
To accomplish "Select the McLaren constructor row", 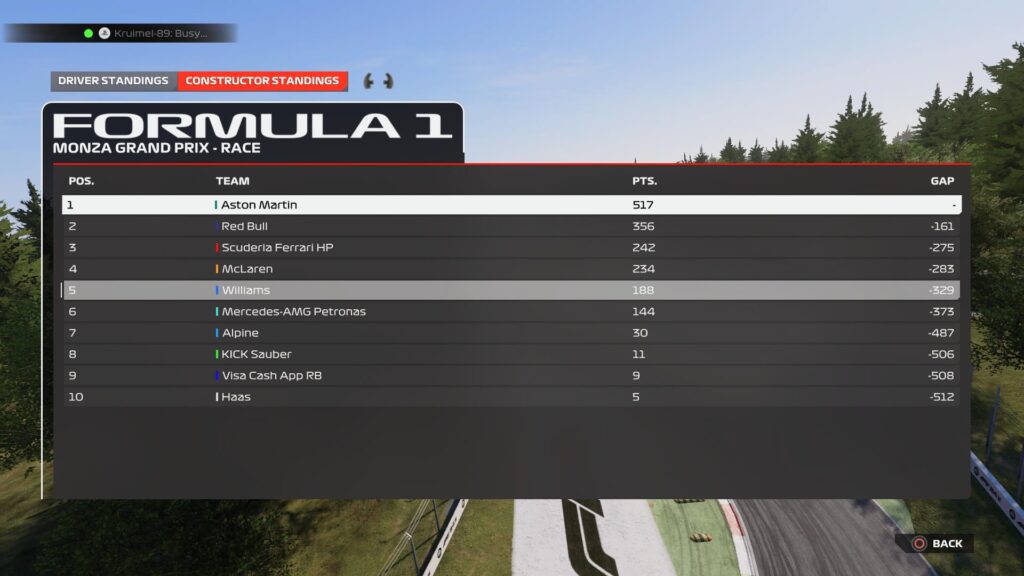I will (511, 269).
